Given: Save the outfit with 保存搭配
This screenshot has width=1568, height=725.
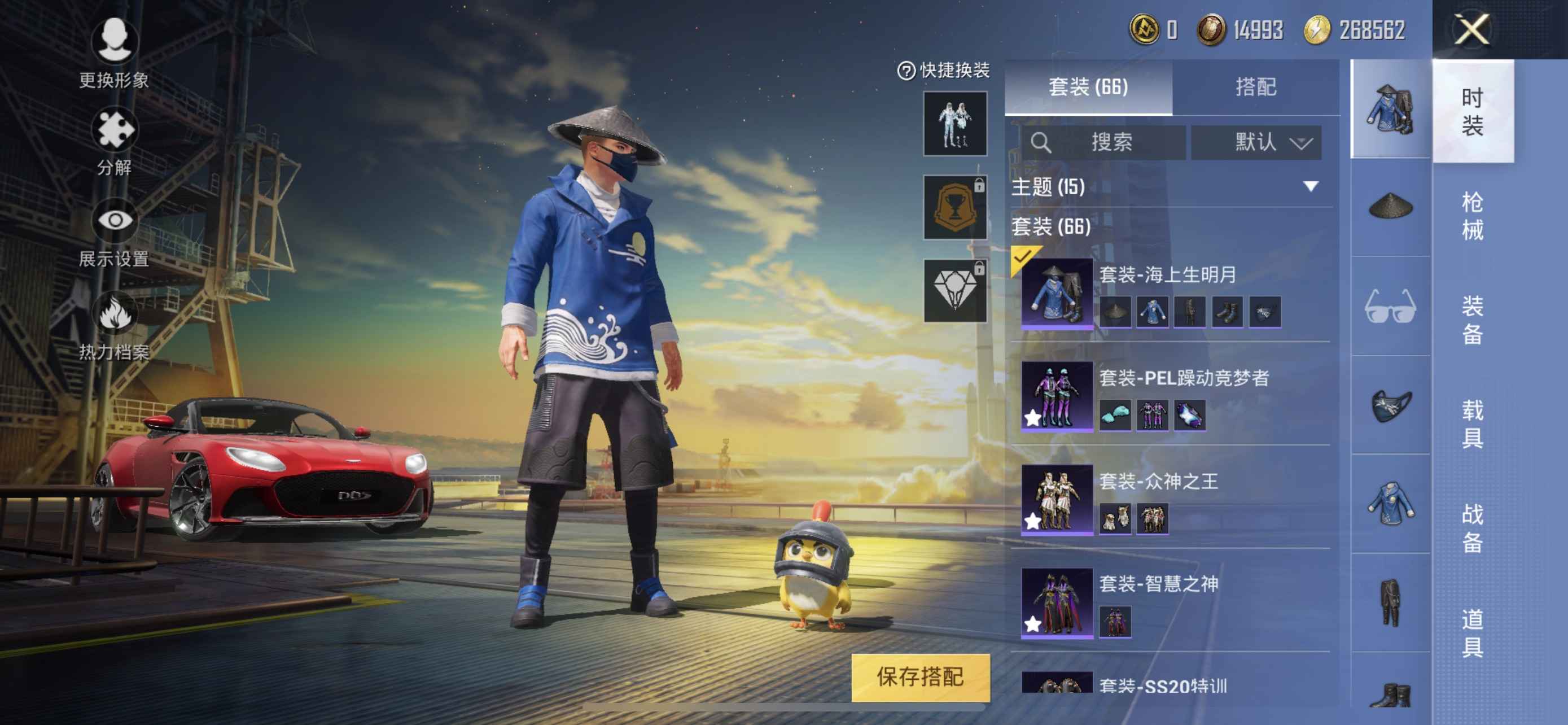Looking at the screenshot, I should tap(919, 676).
